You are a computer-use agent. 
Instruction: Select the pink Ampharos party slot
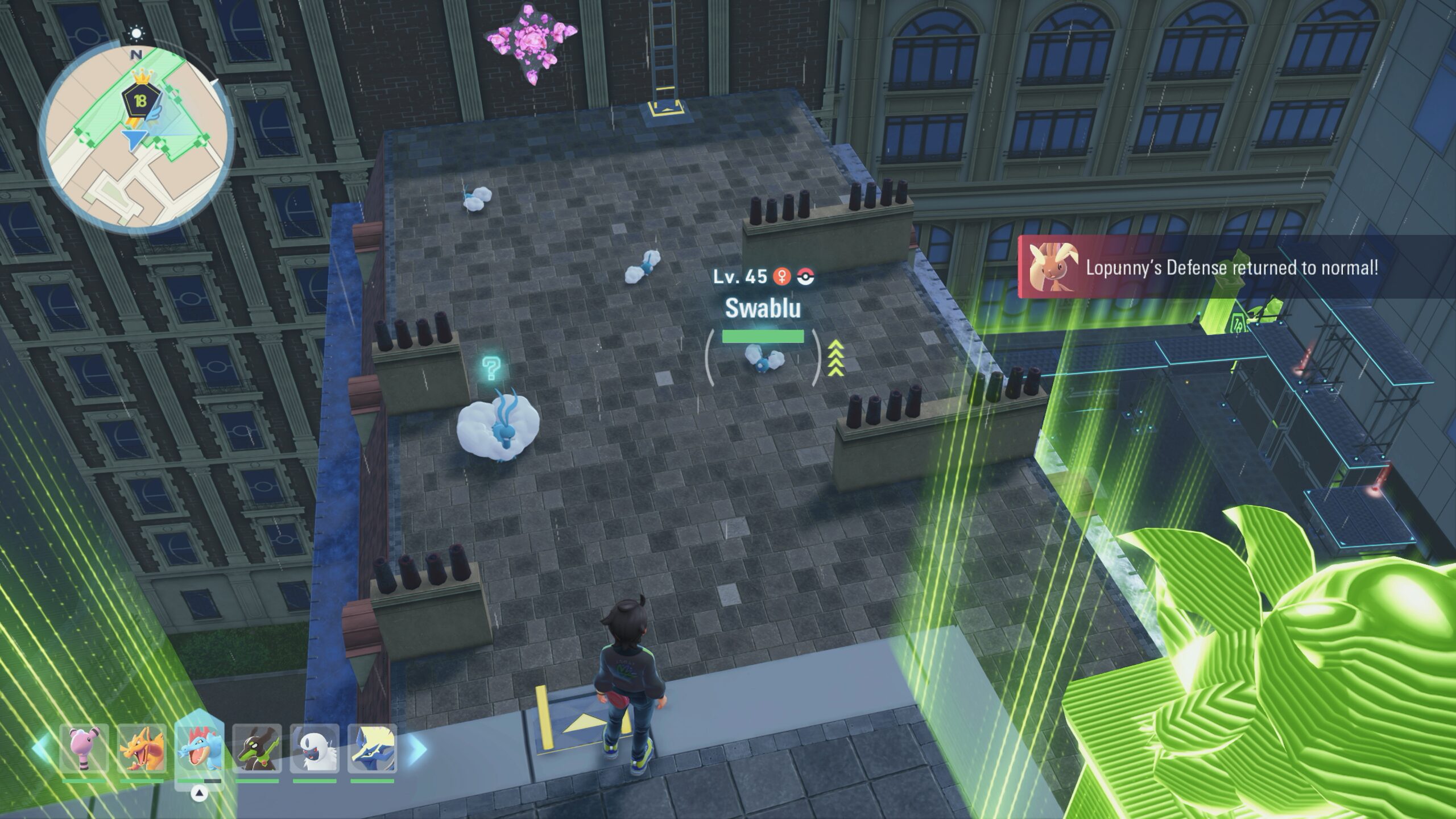click(x=84, y=747)
